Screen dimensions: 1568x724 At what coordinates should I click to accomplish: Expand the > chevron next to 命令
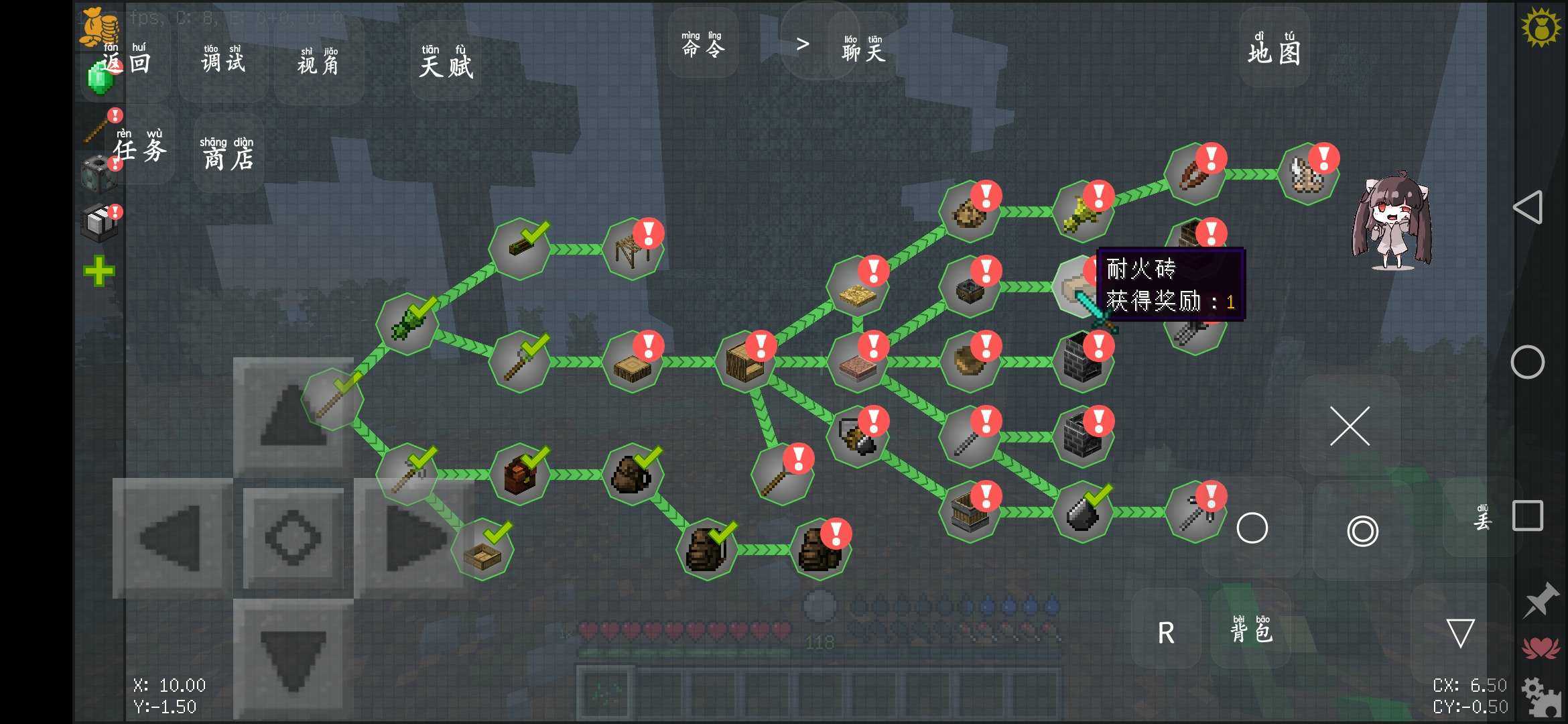pos(801,45)
